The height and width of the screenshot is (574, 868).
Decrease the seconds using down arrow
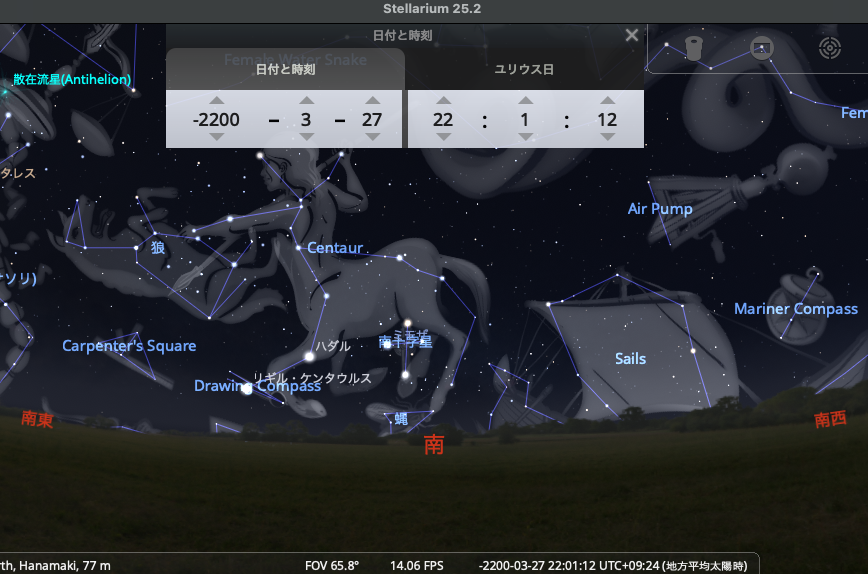(x=607, y=137)
